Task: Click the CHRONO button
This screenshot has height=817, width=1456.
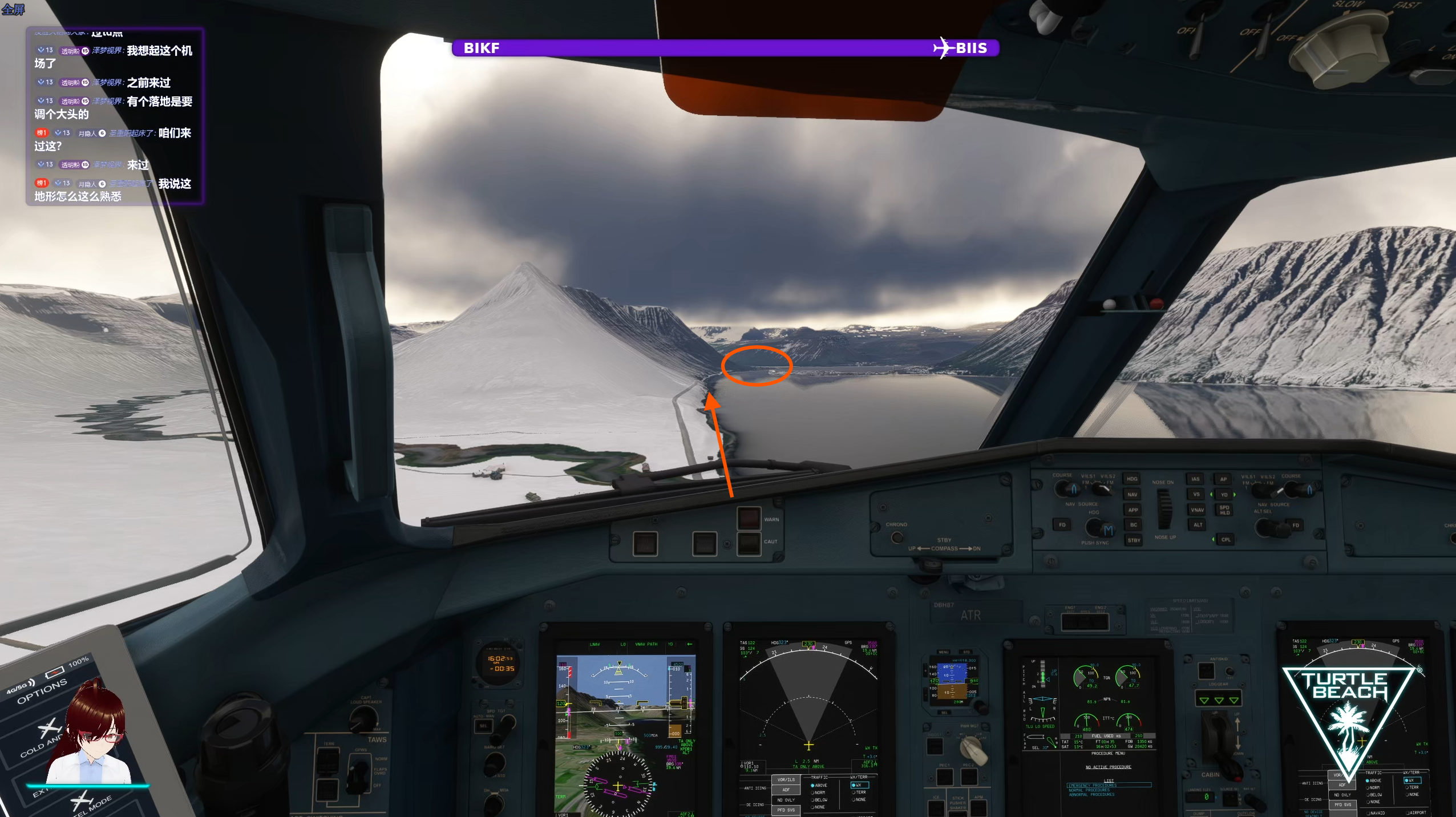Action: click(x=896, y=537)
